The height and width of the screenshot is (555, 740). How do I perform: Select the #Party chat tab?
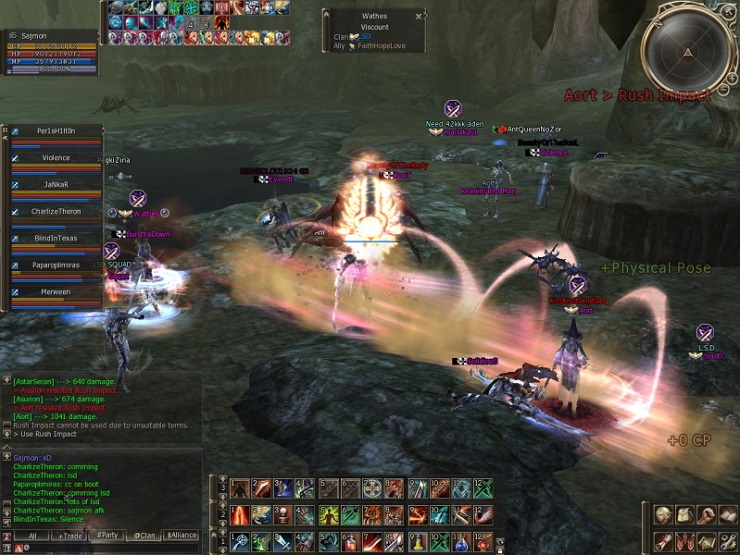(x=107, y=536)
